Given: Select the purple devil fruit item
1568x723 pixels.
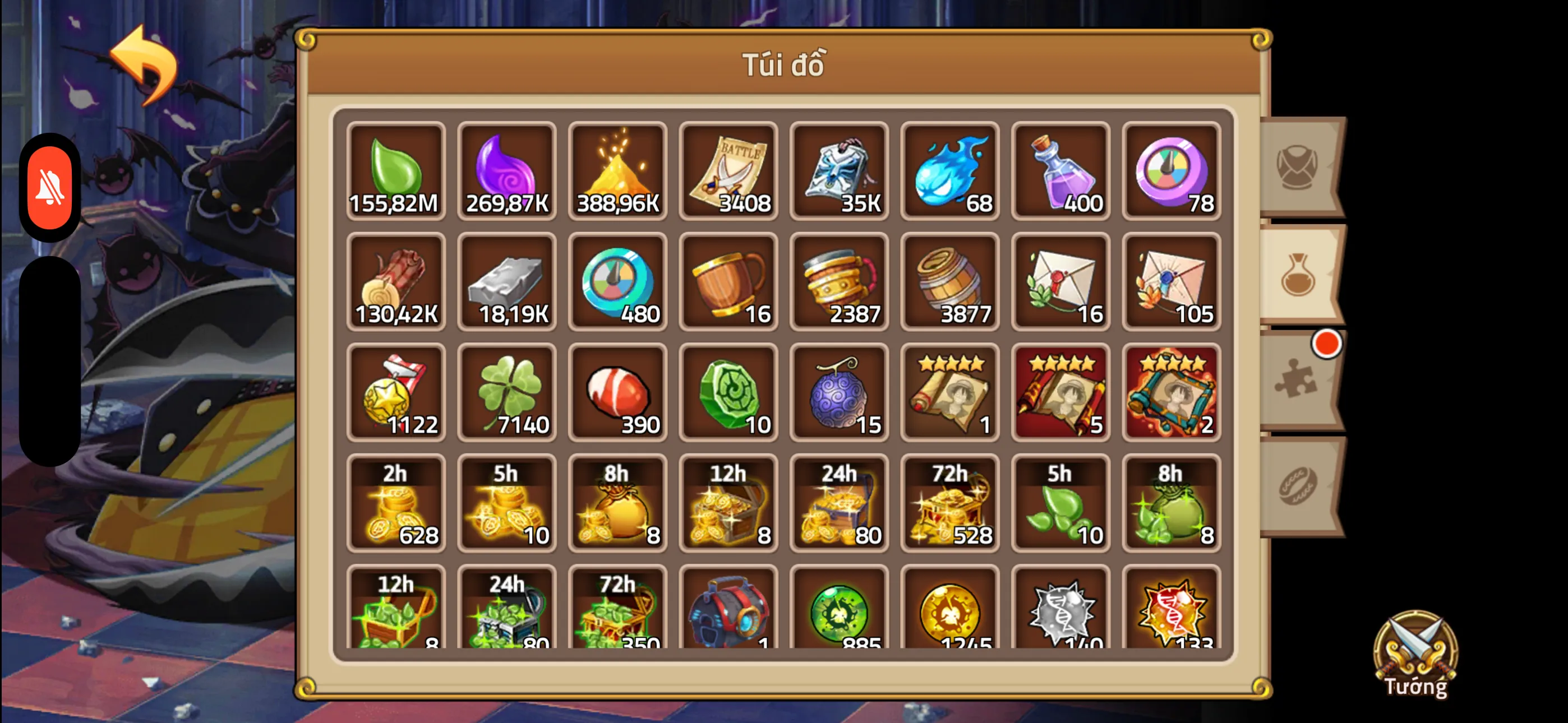Looking at the screenshot, I should pos(839,394).
